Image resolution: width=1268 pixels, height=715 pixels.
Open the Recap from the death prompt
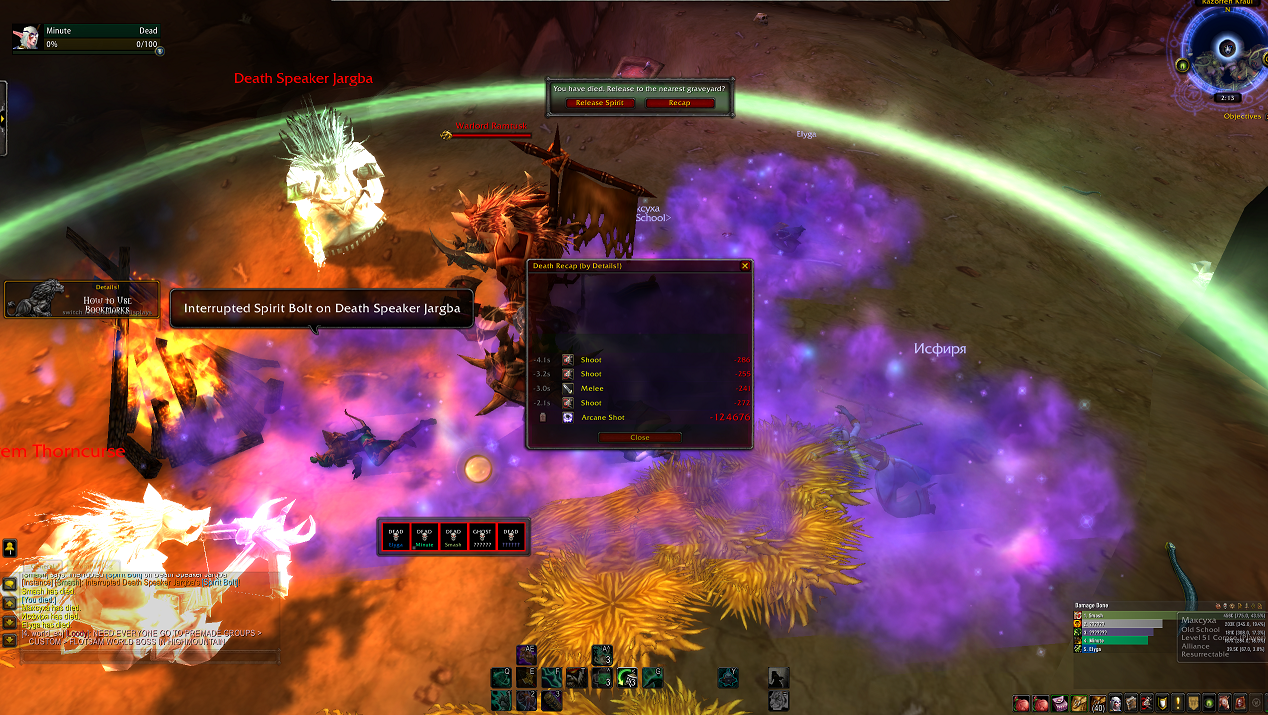click(680, 103)
